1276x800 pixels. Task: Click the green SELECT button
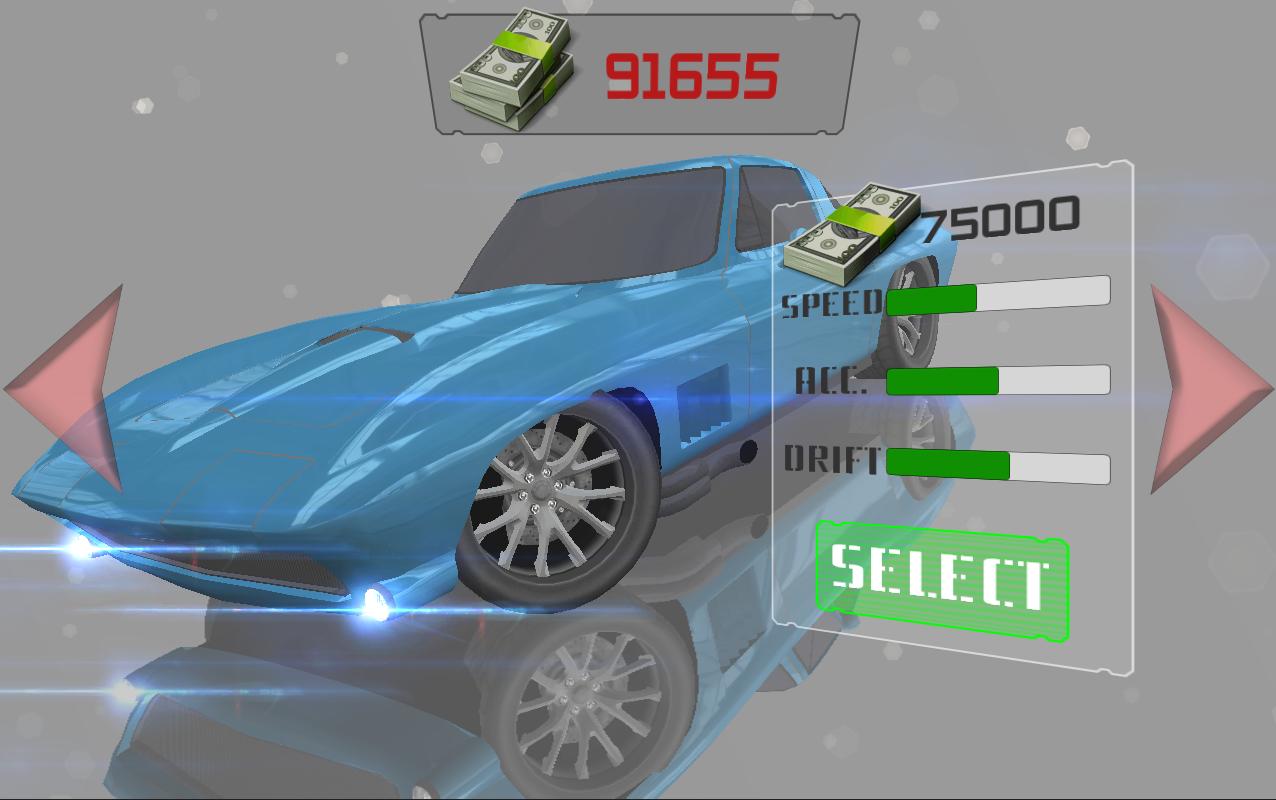tap(942, 580)
